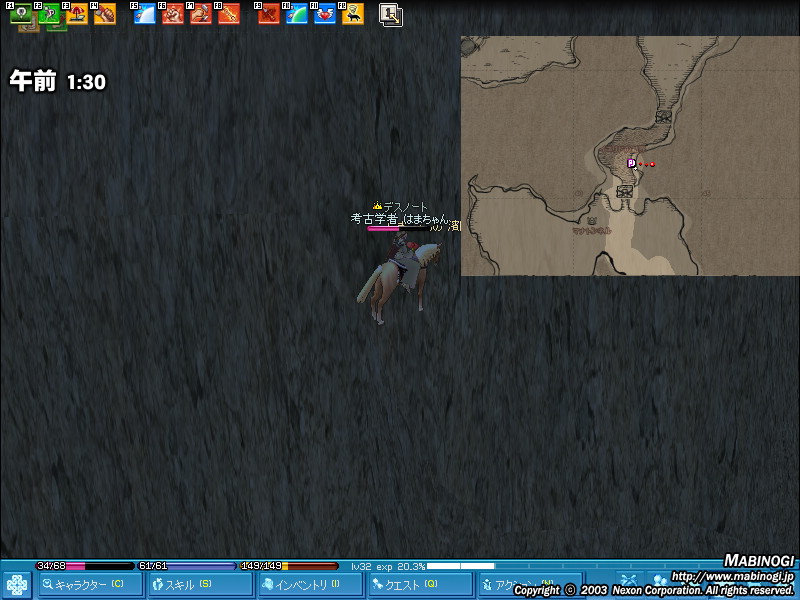Select the purple P marker on map
Viewport: 800px width, 600px height.
point(631,163)
